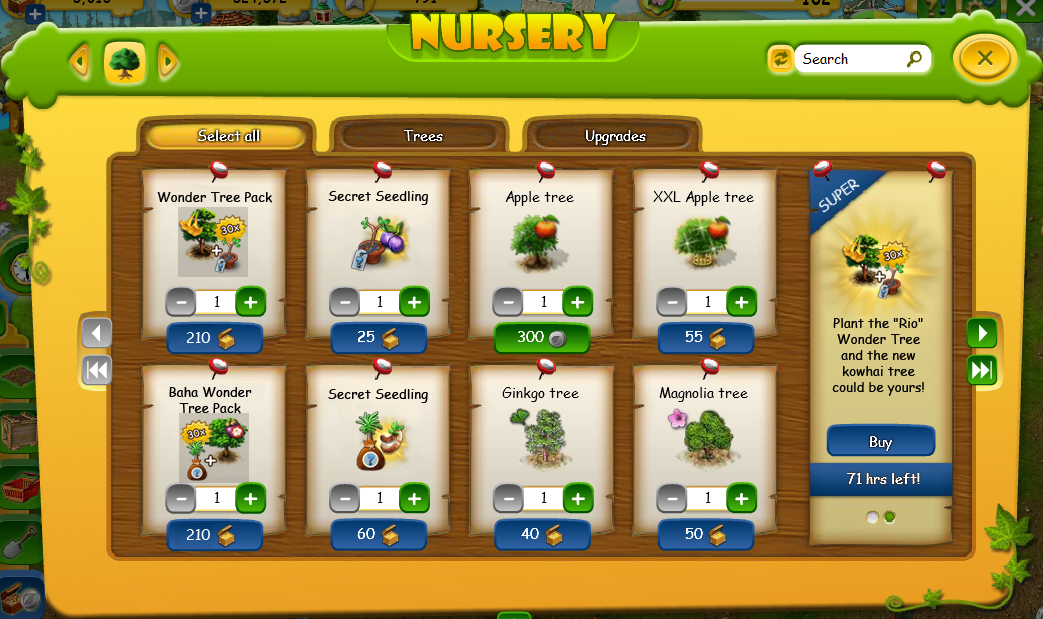This screenshot has width=1043, height=619.
Task: Buy Baha Wonder Tree Pack for 210
Action: click(214, 534)
